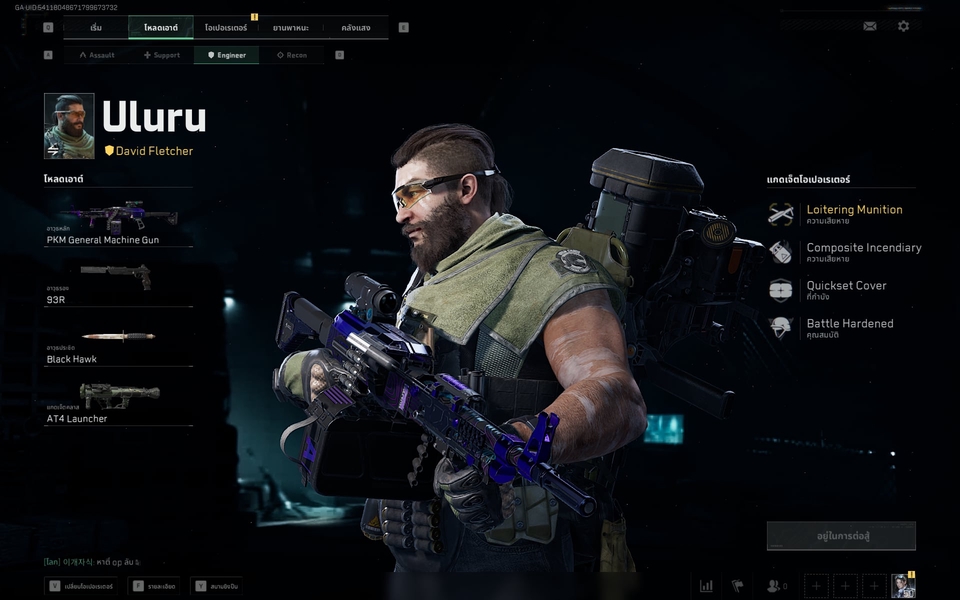Viewport: 960px width, 600px height.
Task: Open the คลังแสง (Armory) tab
Action: (355, 28)
